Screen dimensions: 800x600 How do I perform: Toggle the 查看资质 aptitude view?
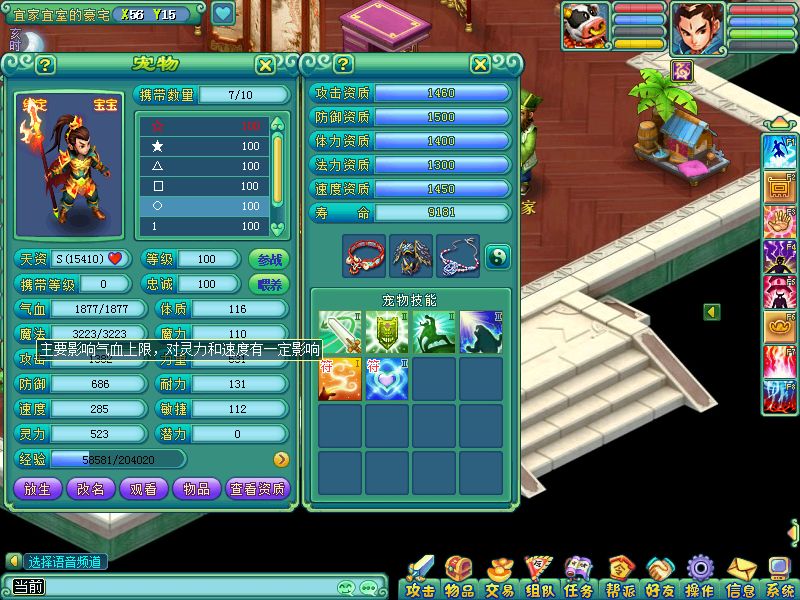pos(258,488)
